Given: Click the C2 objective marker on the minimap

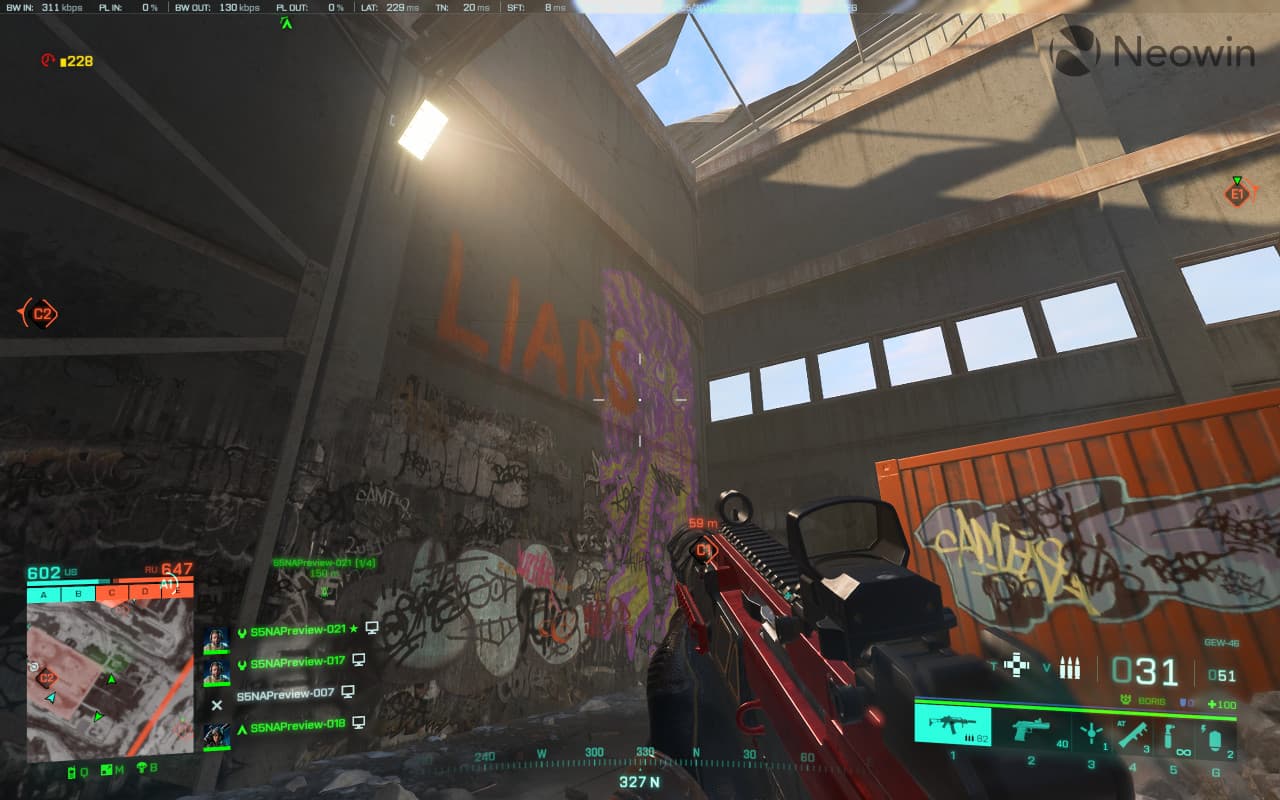Looking at the screenshot, I should [46, 677].
